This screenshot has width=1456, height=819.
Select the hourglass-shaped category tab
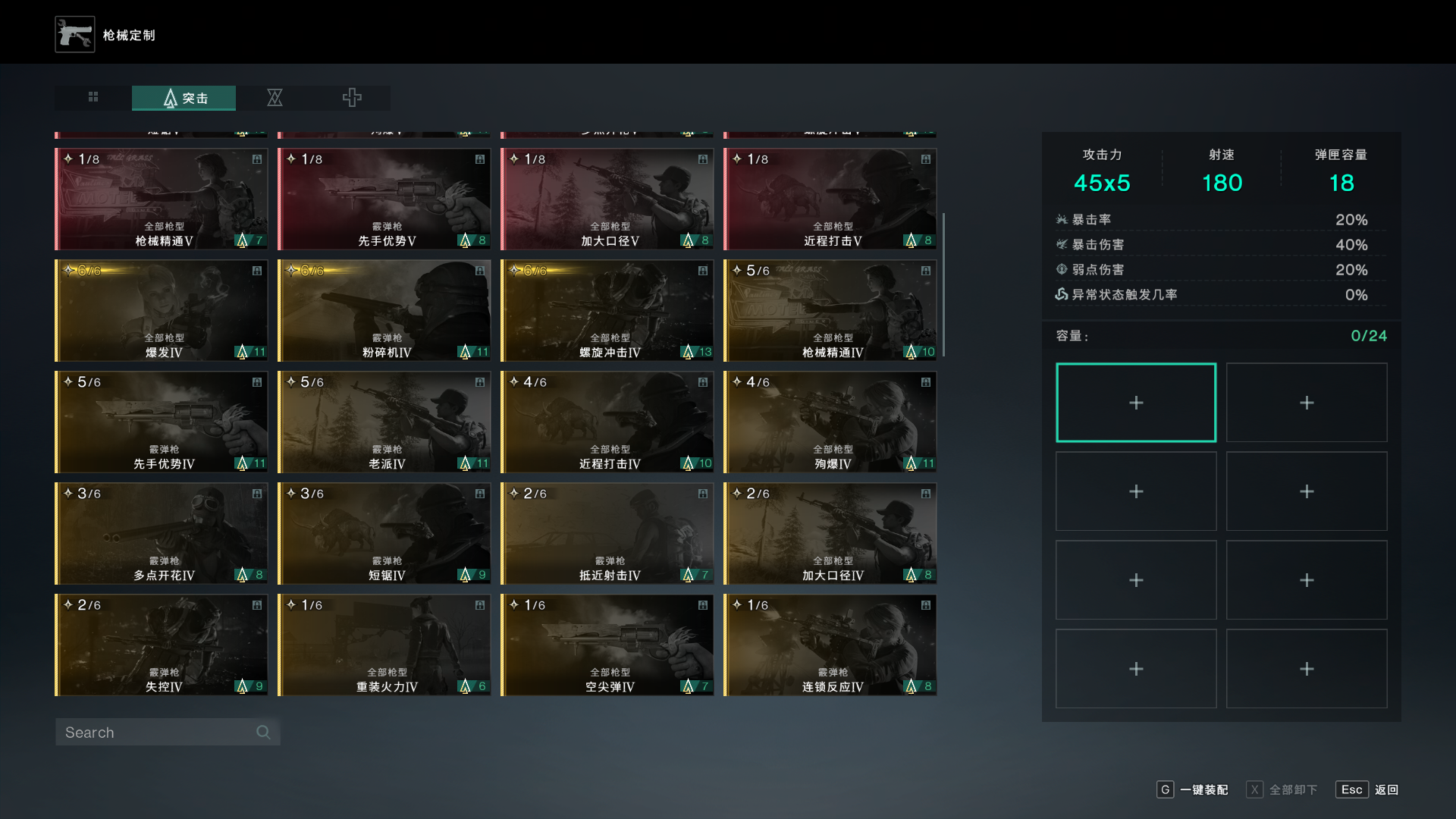pos(275,98)
